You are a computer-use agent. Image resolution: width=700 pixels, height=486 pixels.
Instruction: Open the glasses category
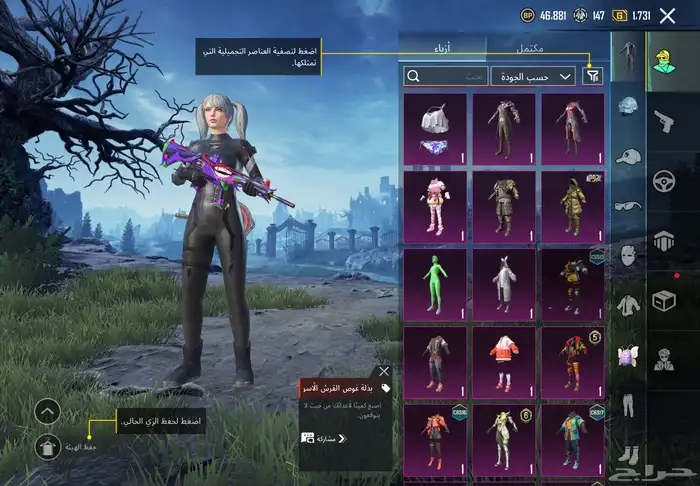pos(627,206)
